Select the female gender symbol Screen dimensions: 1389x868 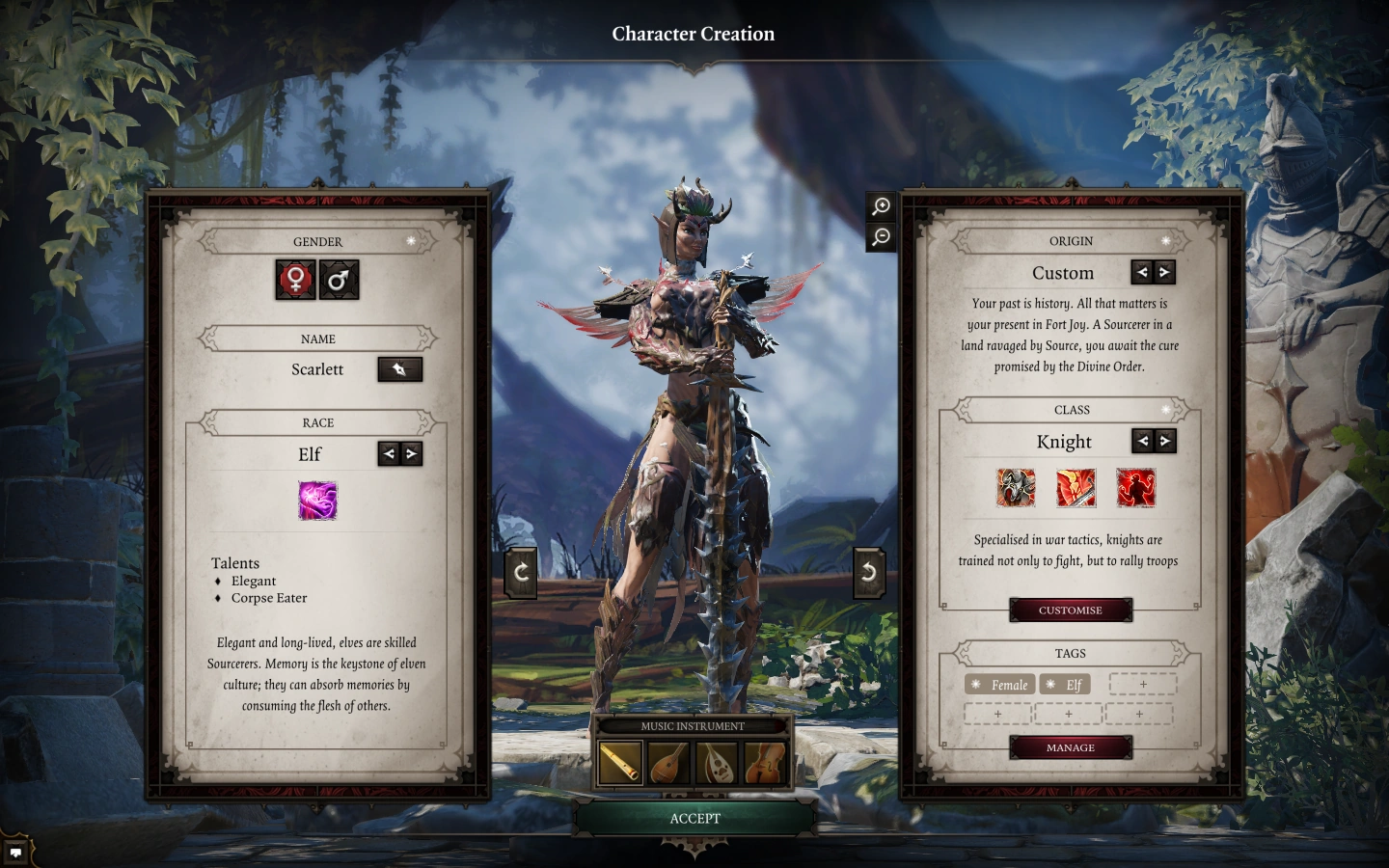click(x=294, y=280)
